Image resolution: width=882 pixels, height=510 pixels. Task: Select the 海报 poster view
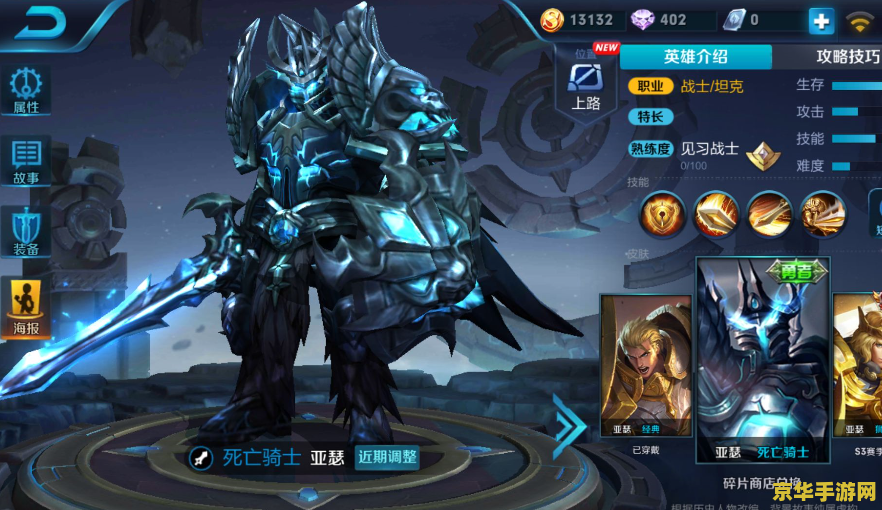[x=26, y=307]
